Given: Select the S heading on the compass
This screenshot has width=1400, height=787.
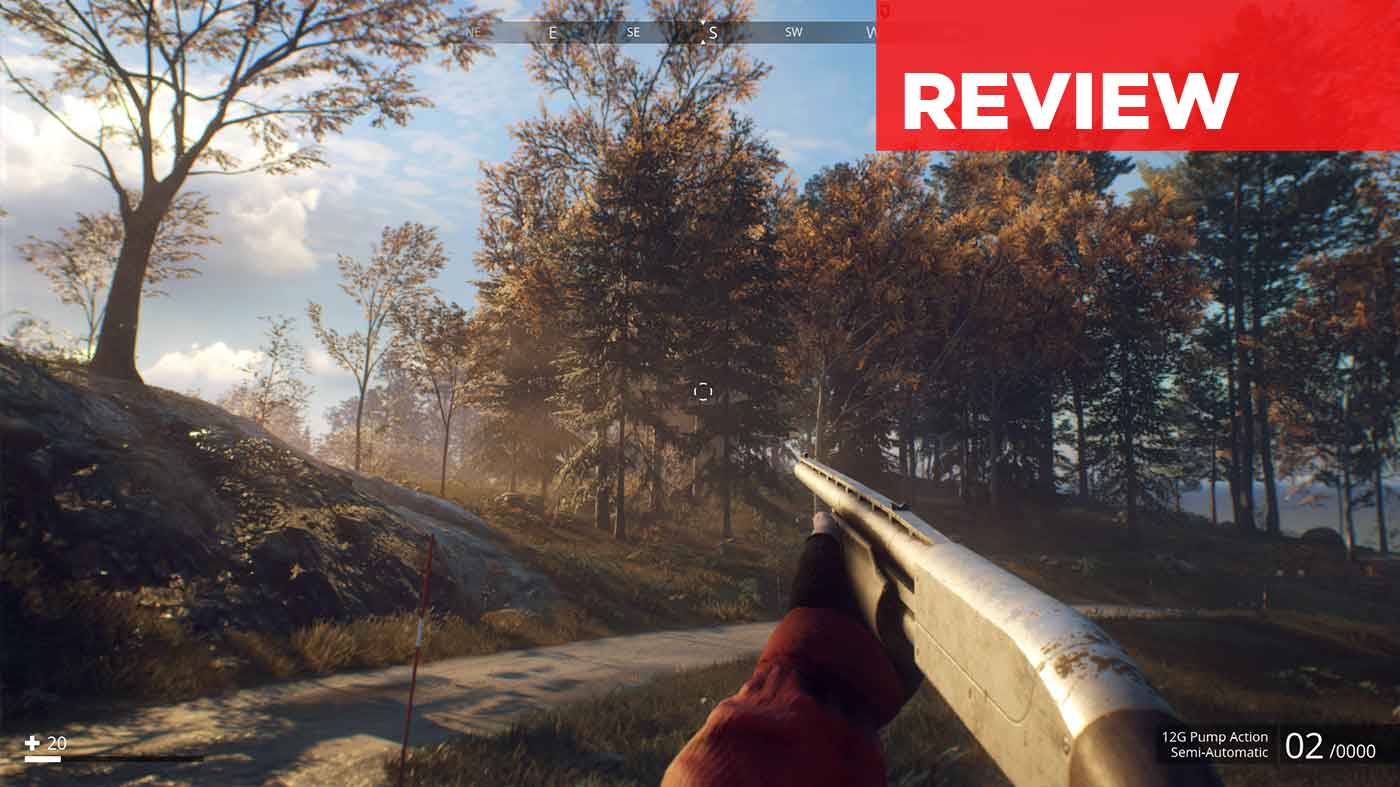Looking at the screenshot, I should coord(712,34).
